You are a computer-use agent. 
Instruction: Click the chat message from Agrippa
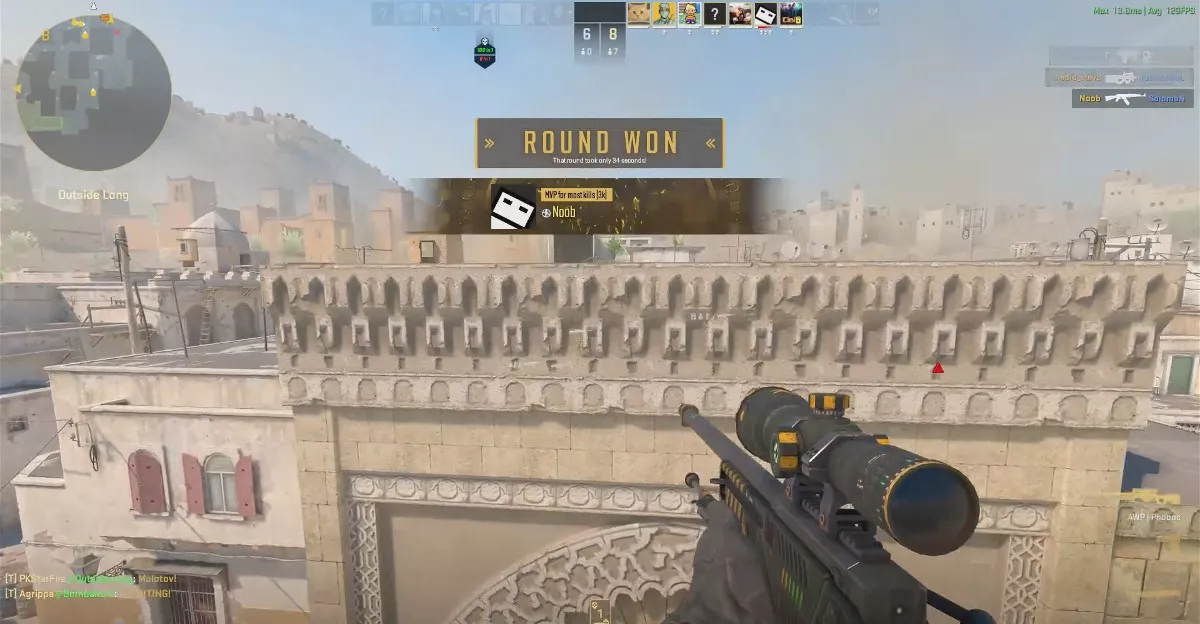pyautogui.click(x=88, y=594)
